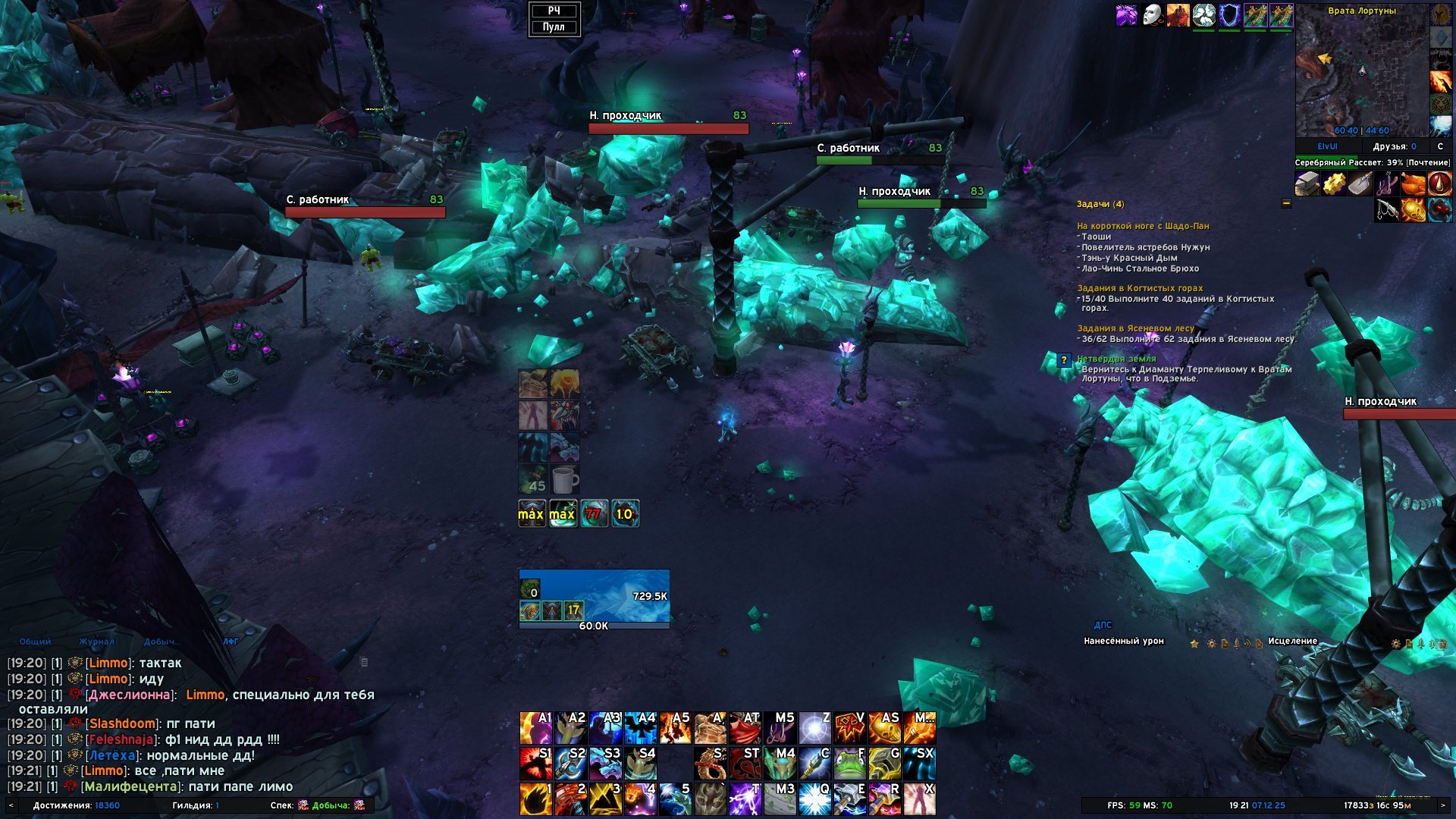Click the Пулл button
Screen dimensions: 1456x819
[x=554, y=27]
